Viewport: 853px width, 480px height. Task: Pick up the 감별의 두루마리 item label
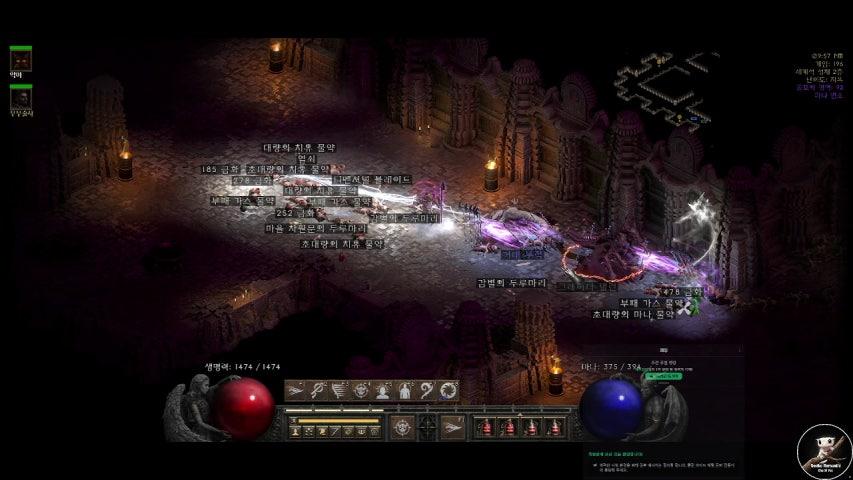tap(512, 283)
